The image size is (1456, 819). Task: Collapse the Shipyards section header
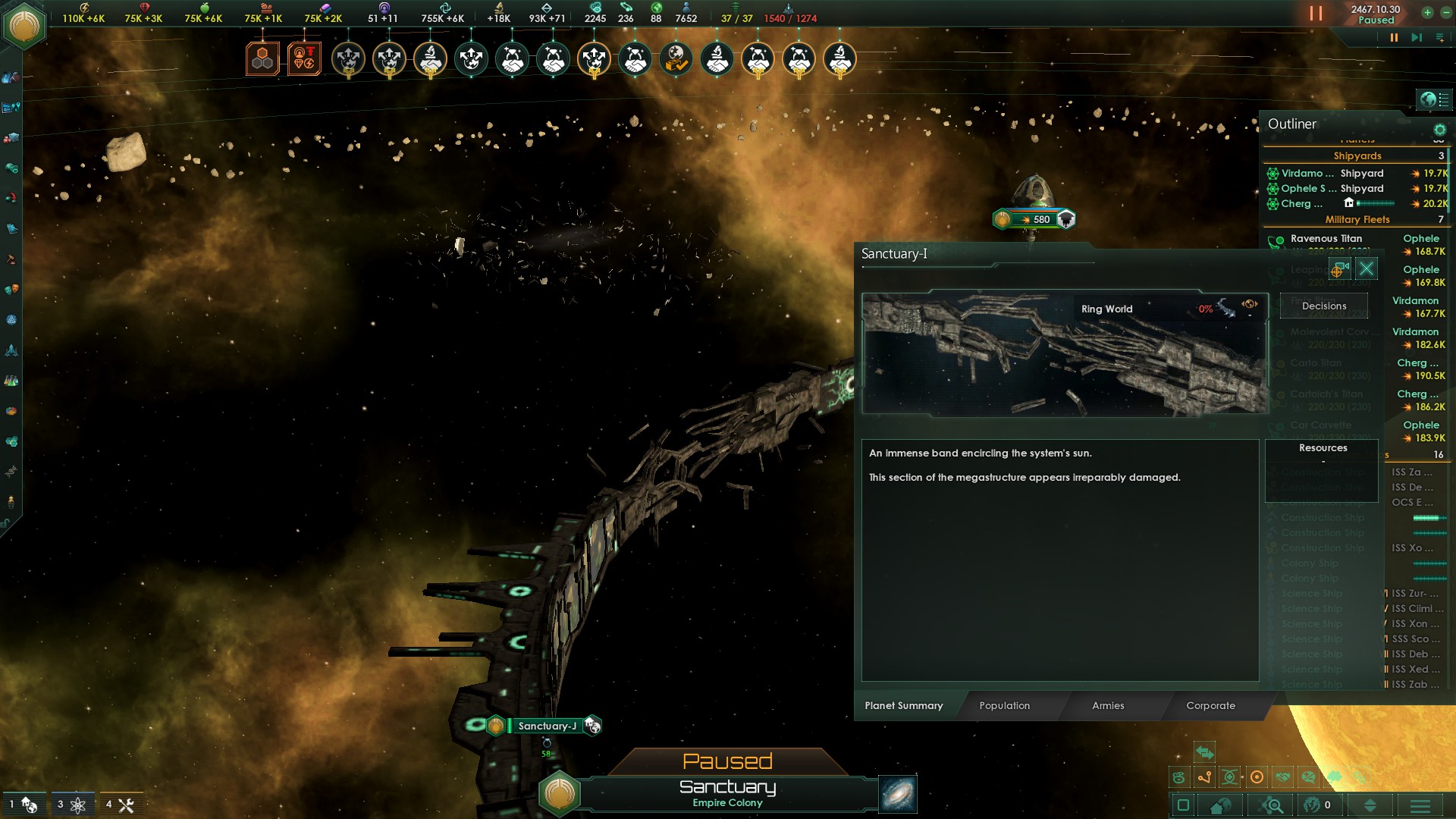coord(1357,156)
